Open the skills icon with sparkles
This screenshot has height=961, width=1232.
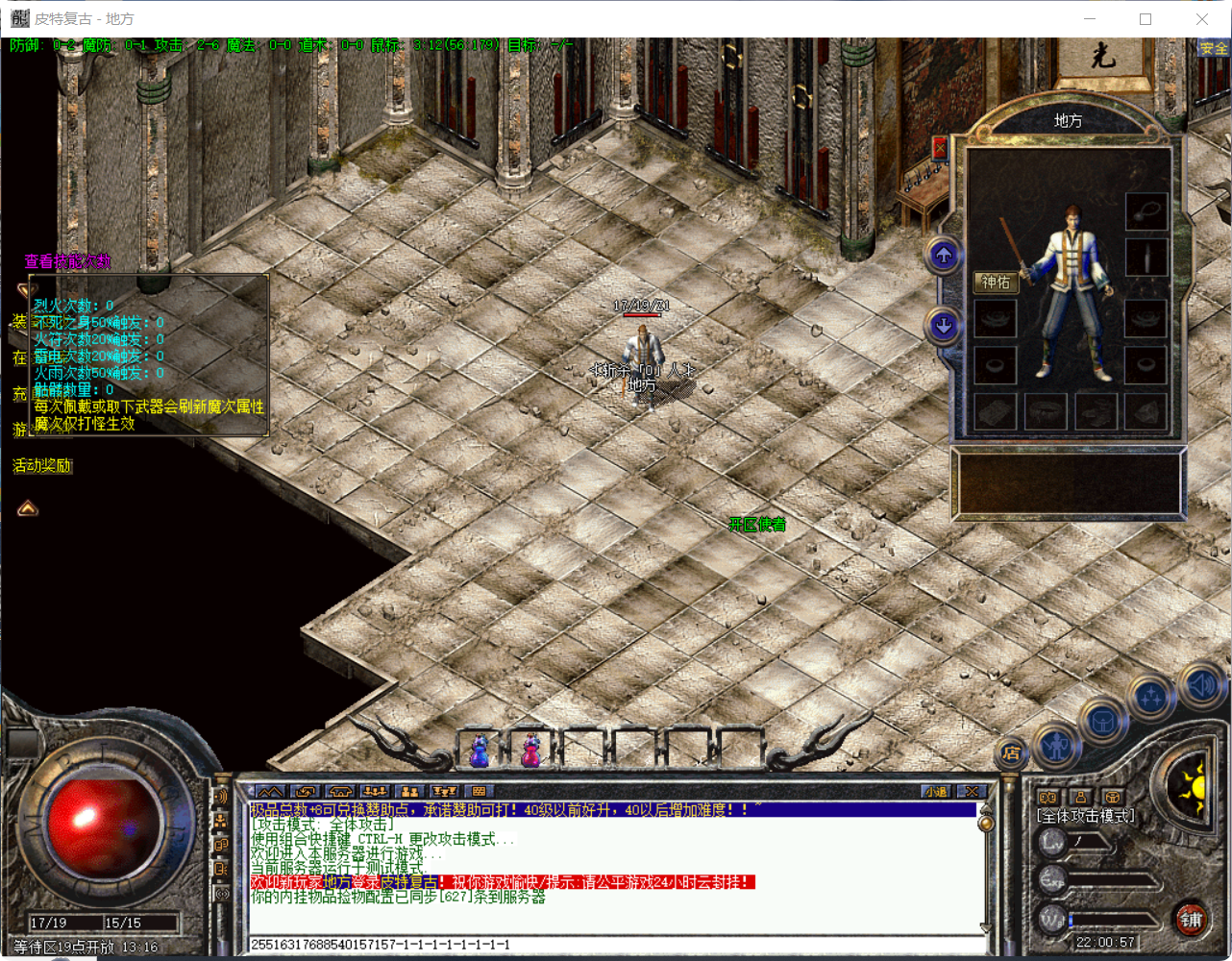pos(1149,694)
